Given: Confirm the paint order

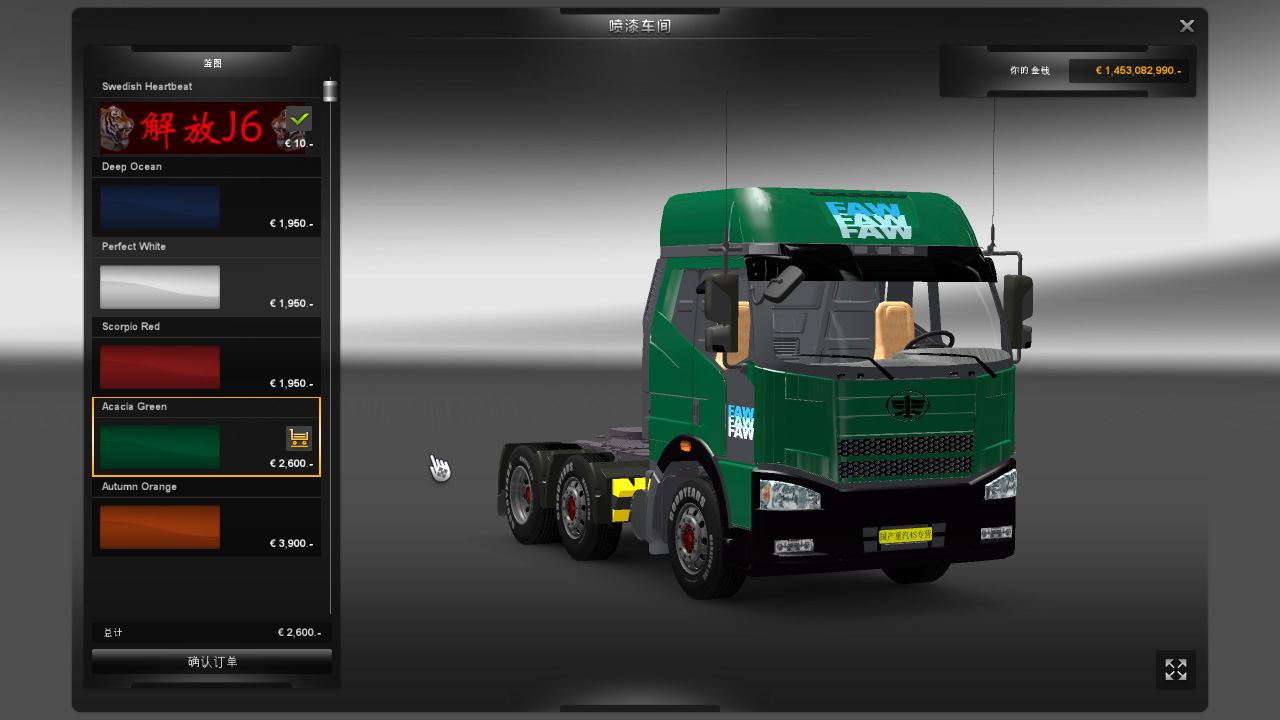Looking at the screenshot, I should (x=212, y=662).
